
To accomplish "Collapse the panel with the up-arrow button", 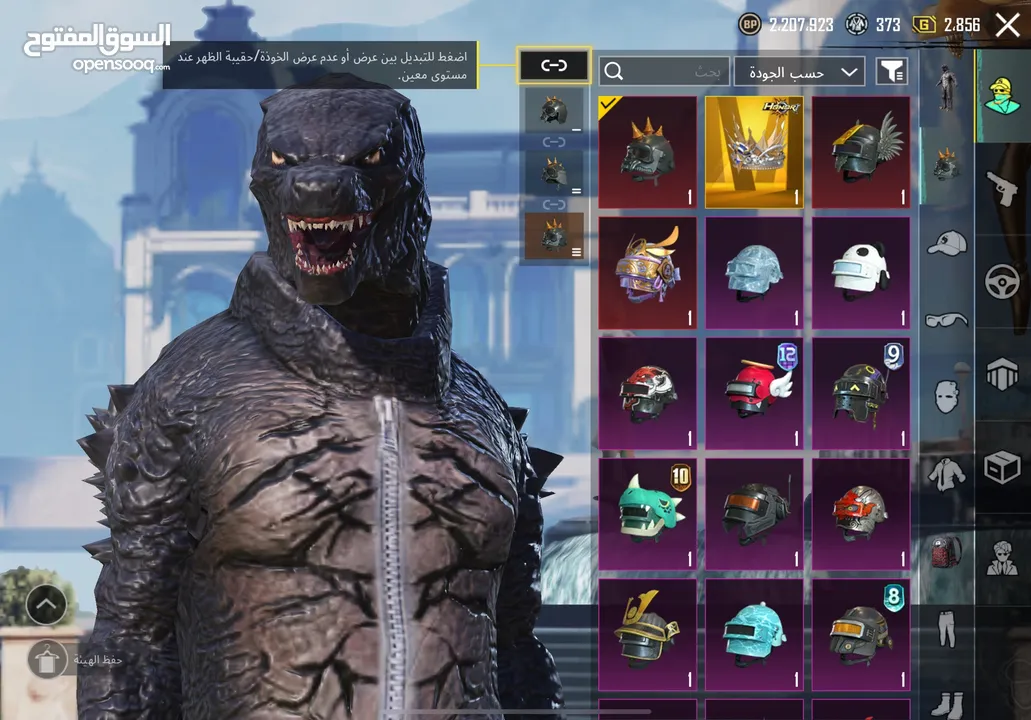I will pos(46,604).
